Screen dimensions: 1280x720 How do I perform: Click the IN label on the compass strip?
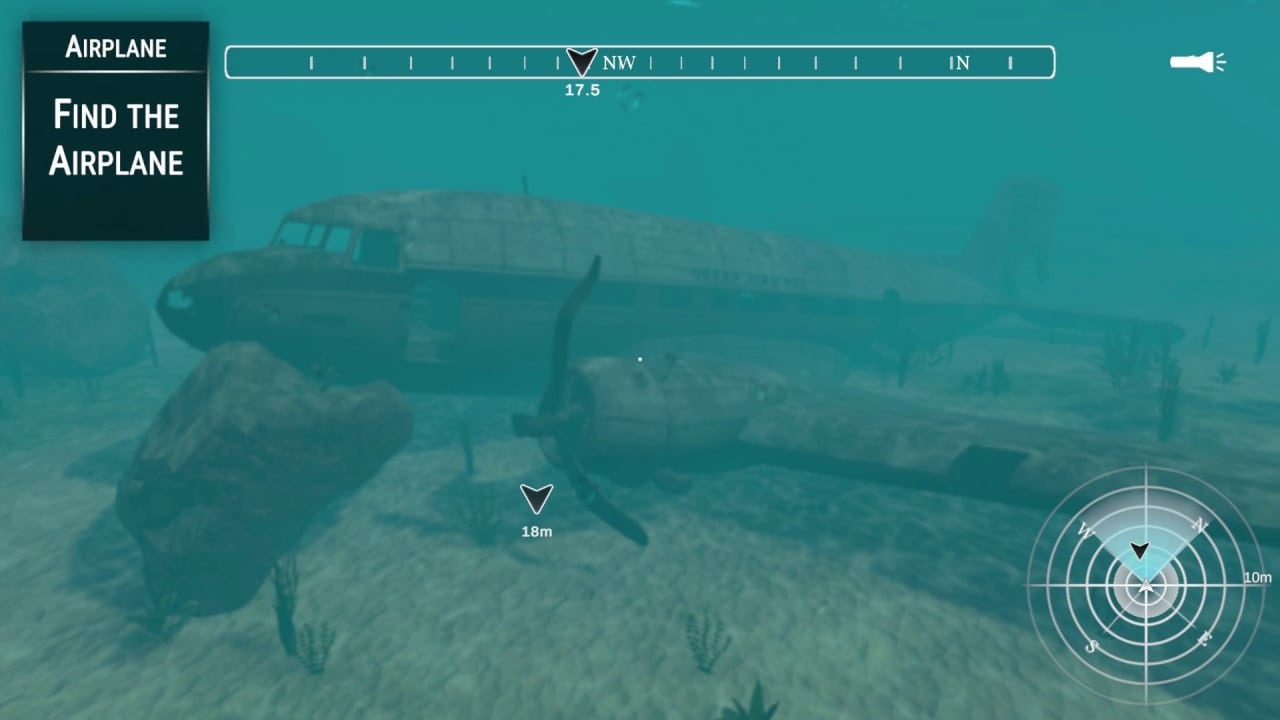pyautogui.click(x=959, y=62)
